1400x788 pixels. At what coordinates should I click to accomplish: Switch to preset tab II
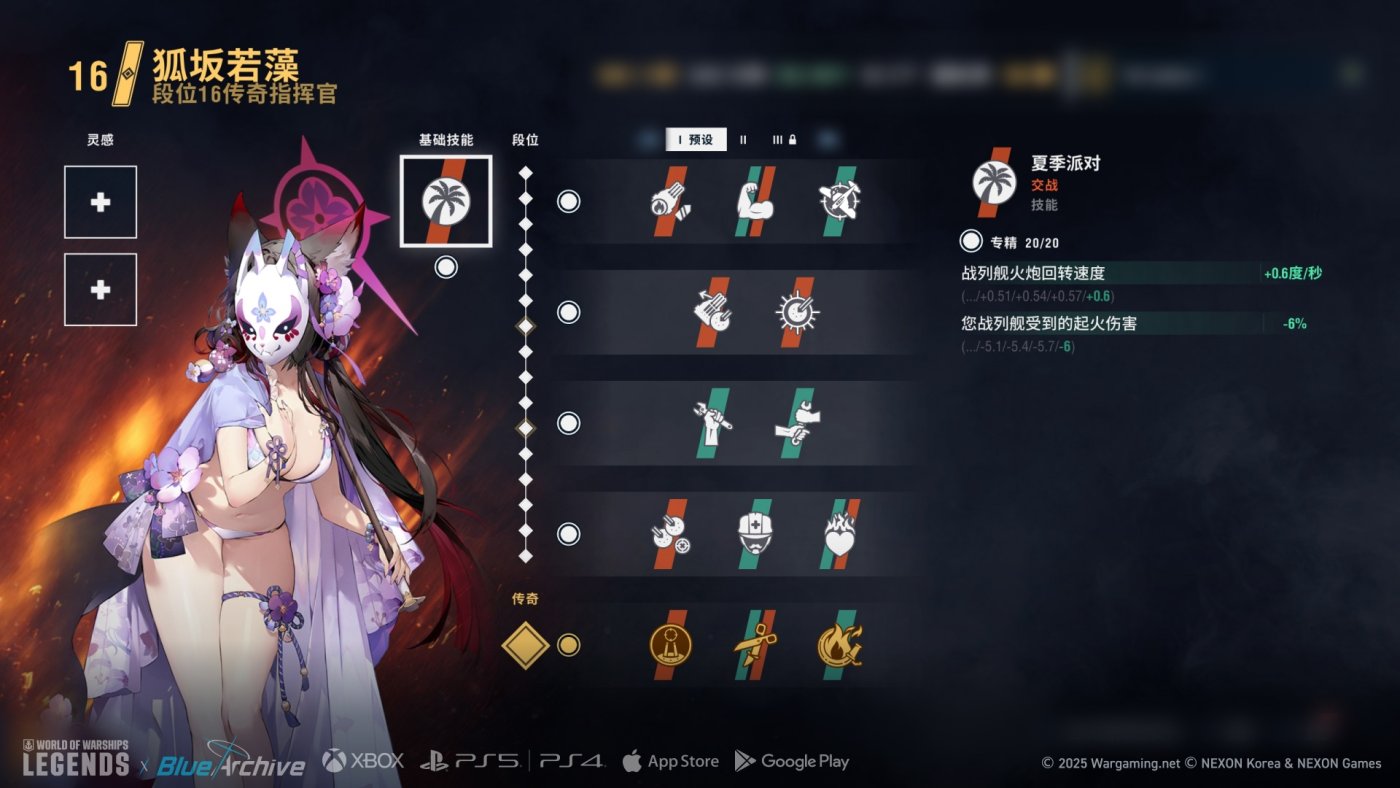coord(743,140)
